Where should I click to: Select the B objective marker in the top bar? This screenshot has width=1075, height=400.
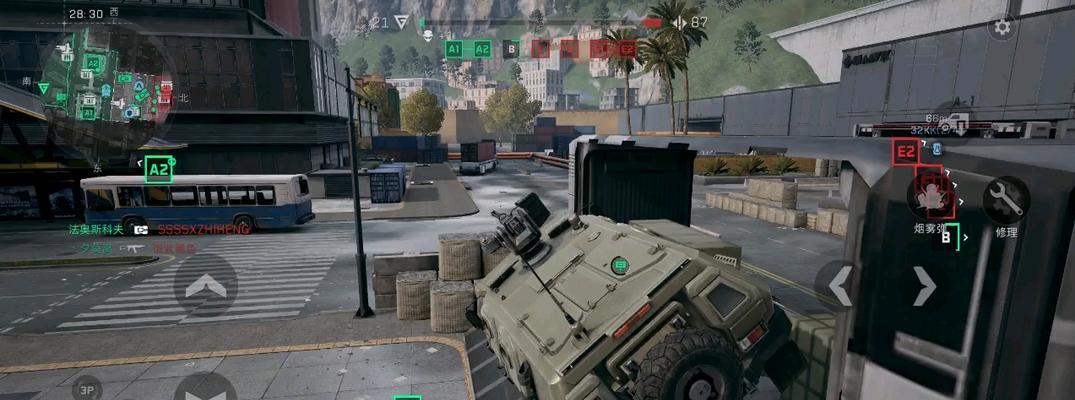tap(511, 48)
